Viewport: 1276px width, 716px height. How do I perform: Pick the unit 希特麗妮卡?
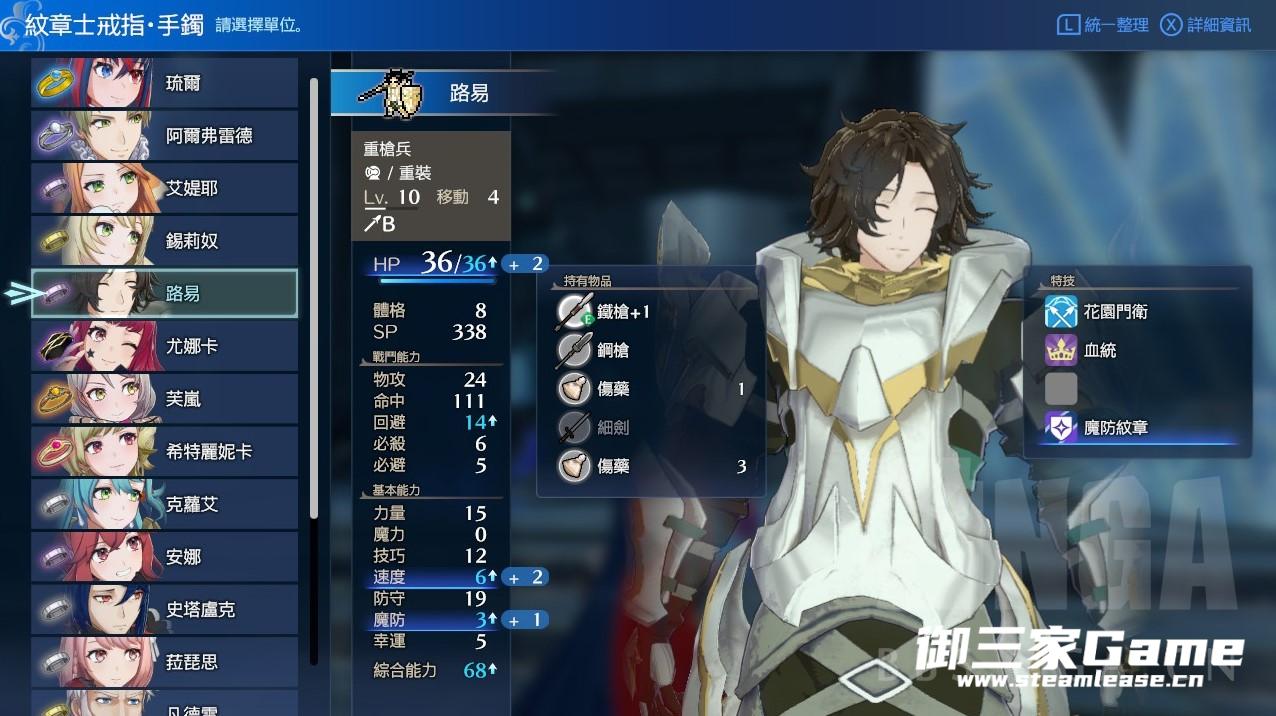coord(165,451)
